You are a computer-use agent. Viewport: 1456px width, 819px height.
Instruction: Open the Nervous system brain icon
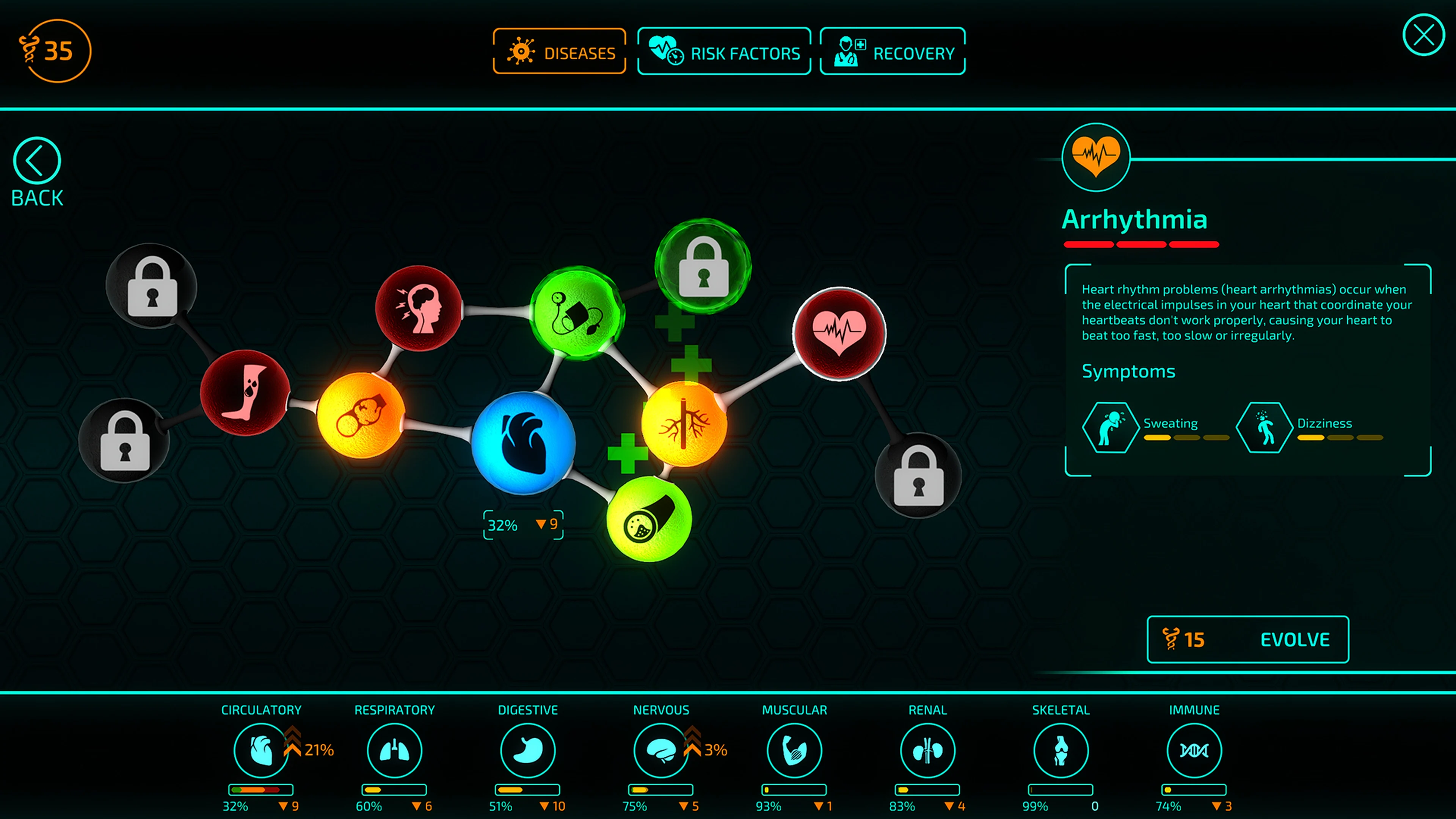661,750
